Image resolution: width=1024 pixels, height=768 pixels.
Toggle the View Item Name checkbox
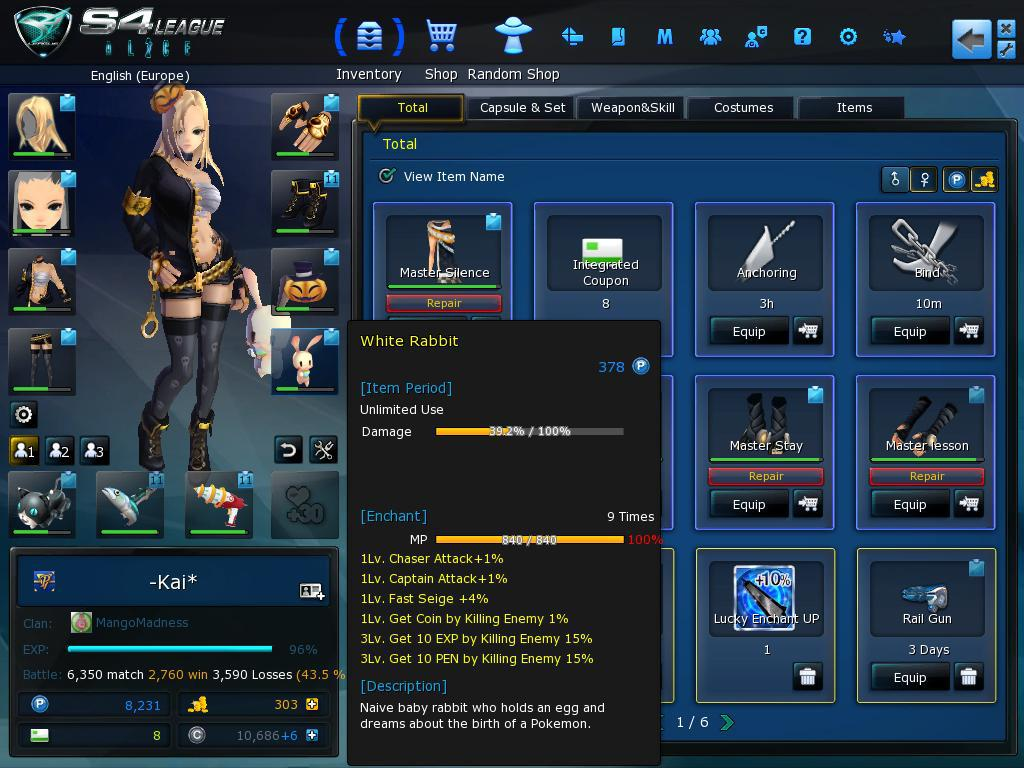[387, 176]
